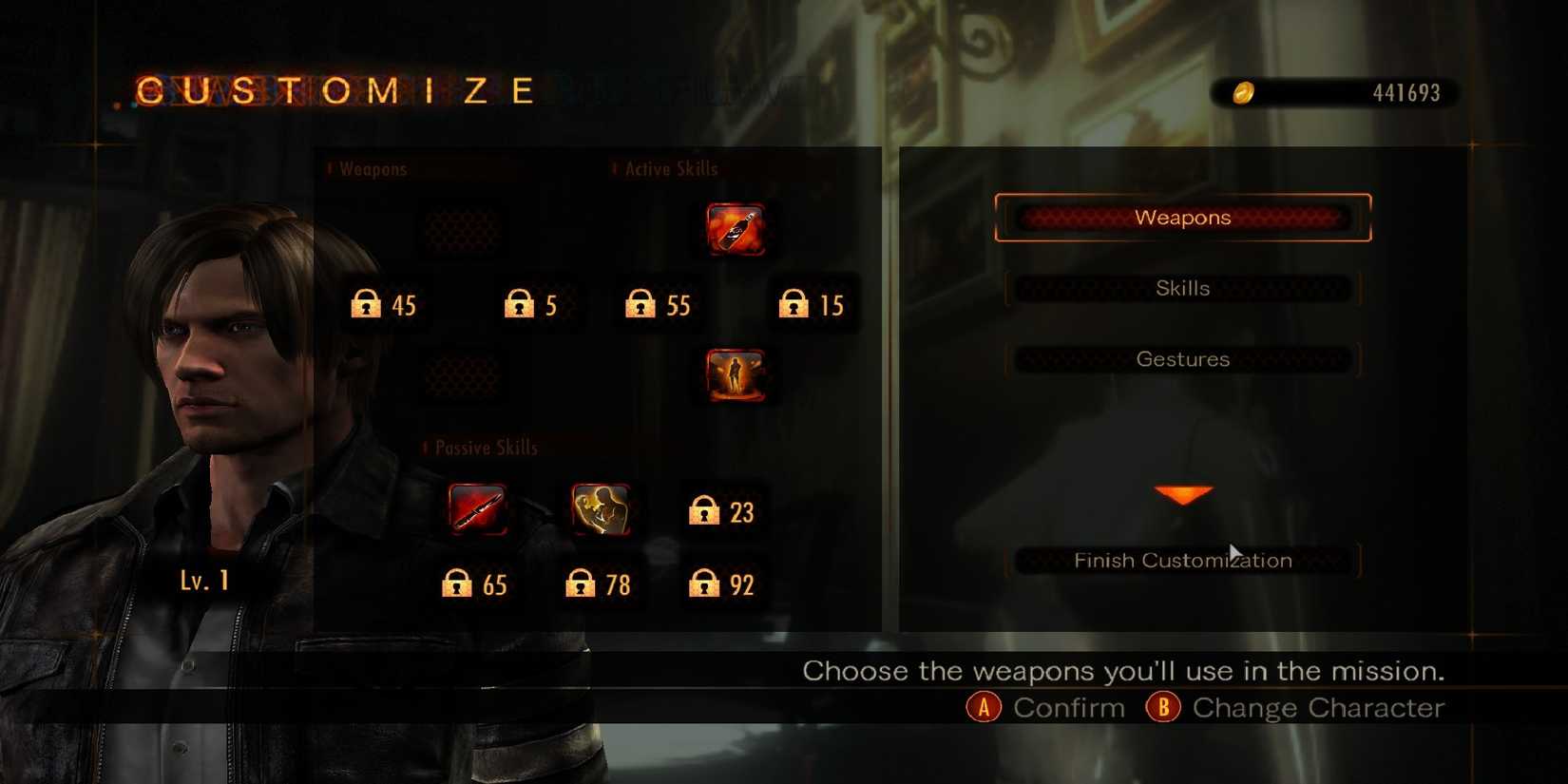Image resolution: width=1568 pixels, height=784 pixels.
Task: Select Finish Customization
Action: coord(1181,561)
